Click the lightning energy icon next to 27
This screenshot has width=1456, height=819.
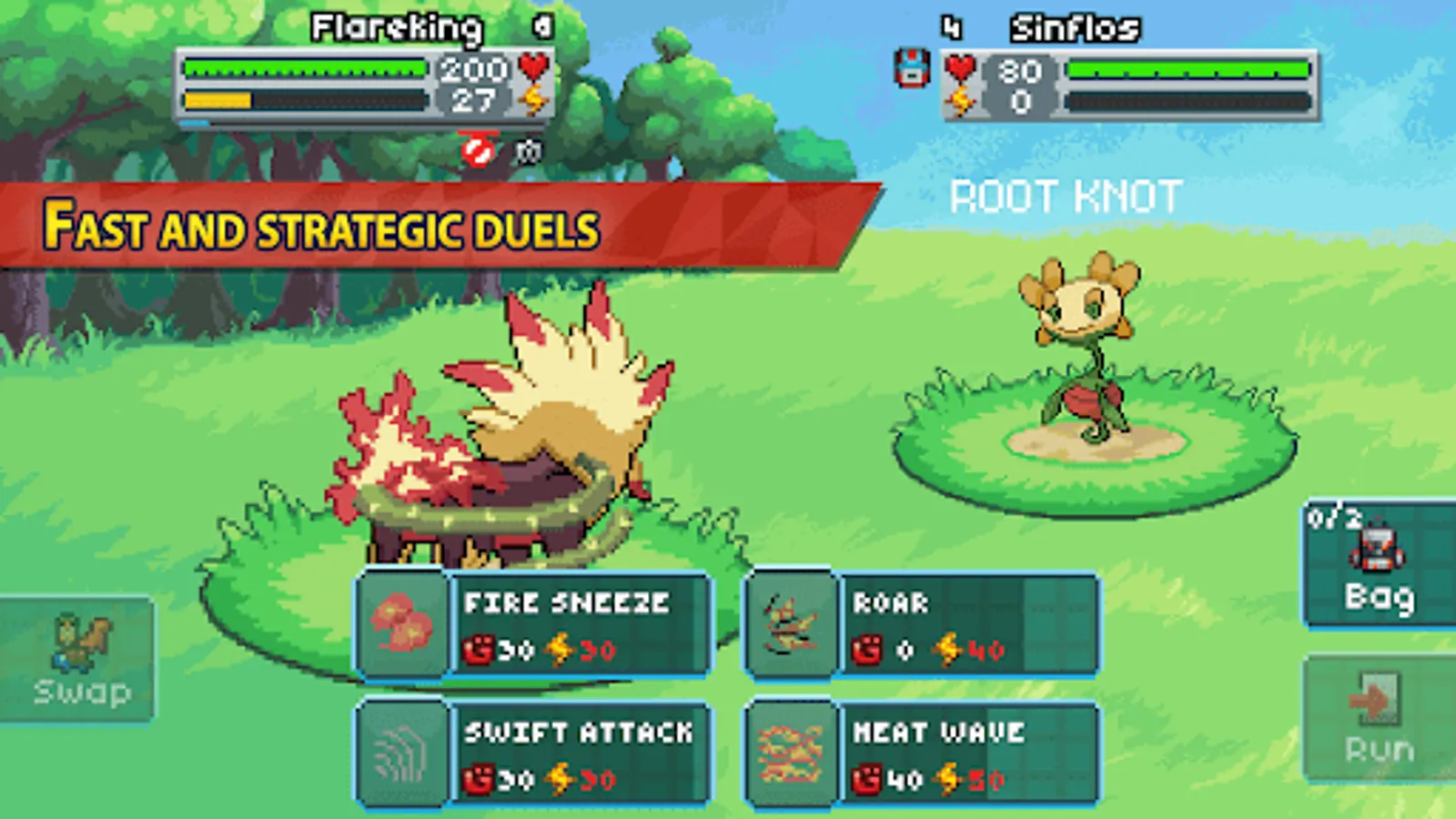(x=531, y=96)
